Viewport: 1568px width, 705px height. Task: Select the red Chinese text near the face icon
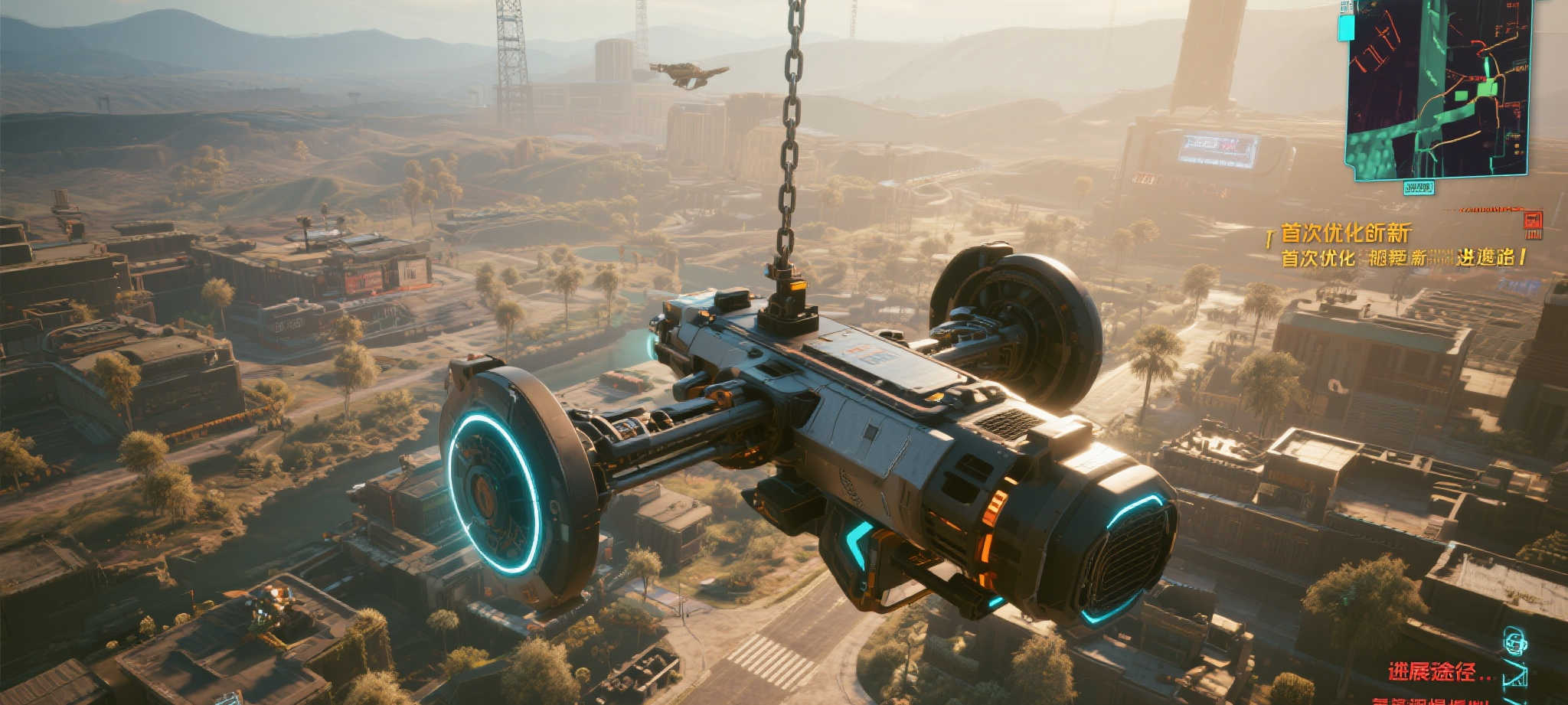pyautogui.click(x=1440, y=672)
